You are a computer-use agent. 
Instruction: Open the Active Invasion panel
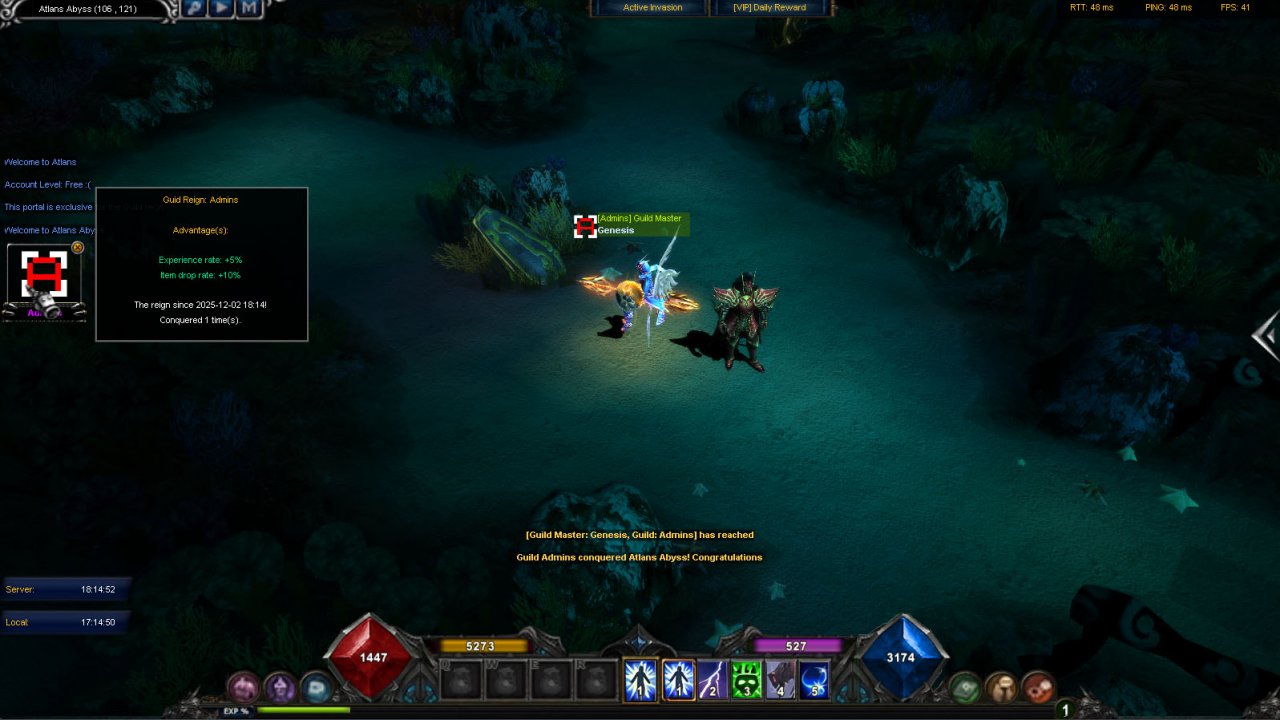(x=652, y=8)
